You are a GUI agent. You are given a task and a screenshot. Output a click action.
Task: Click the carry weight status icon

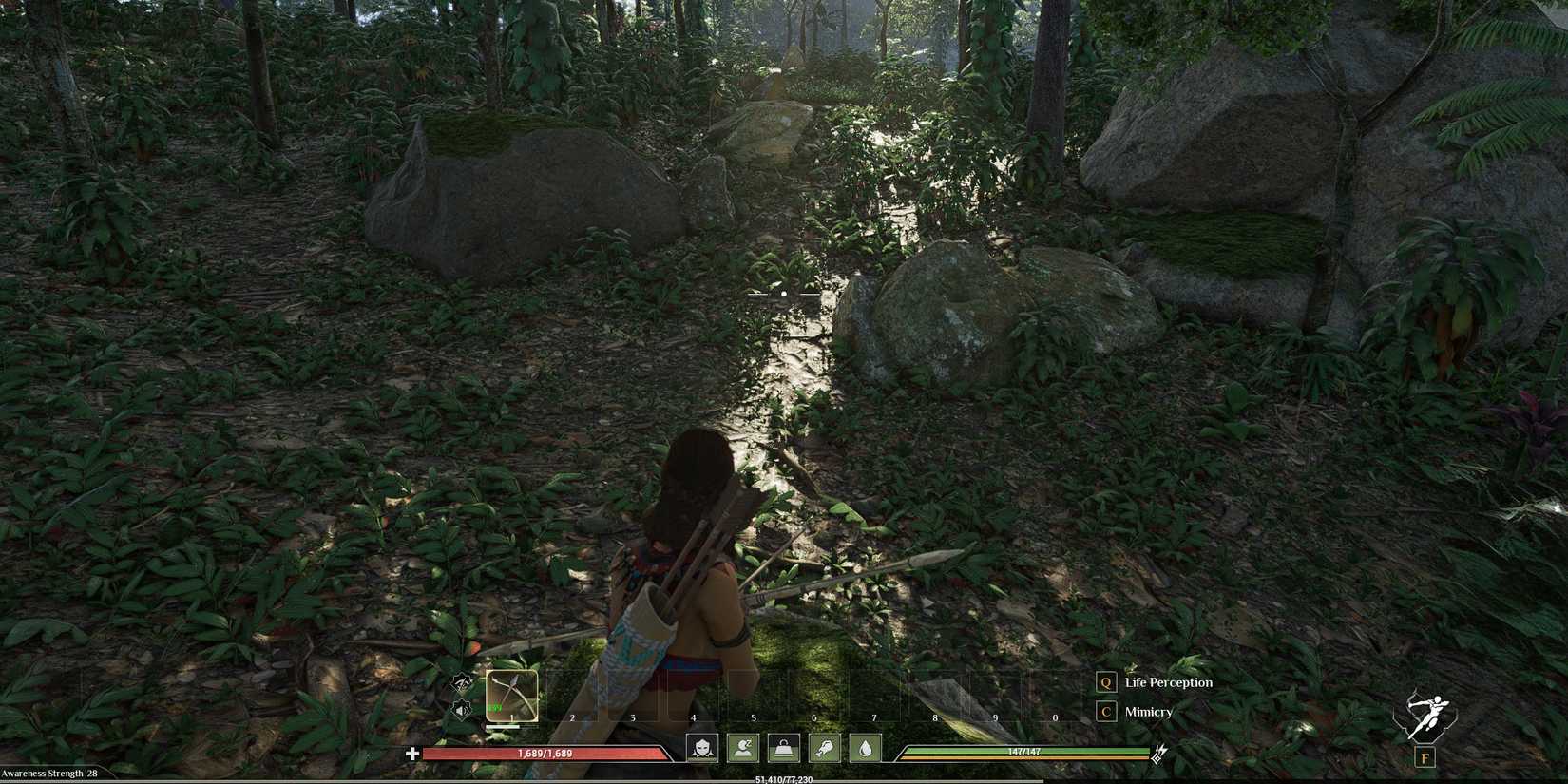[x=785, y=750]
